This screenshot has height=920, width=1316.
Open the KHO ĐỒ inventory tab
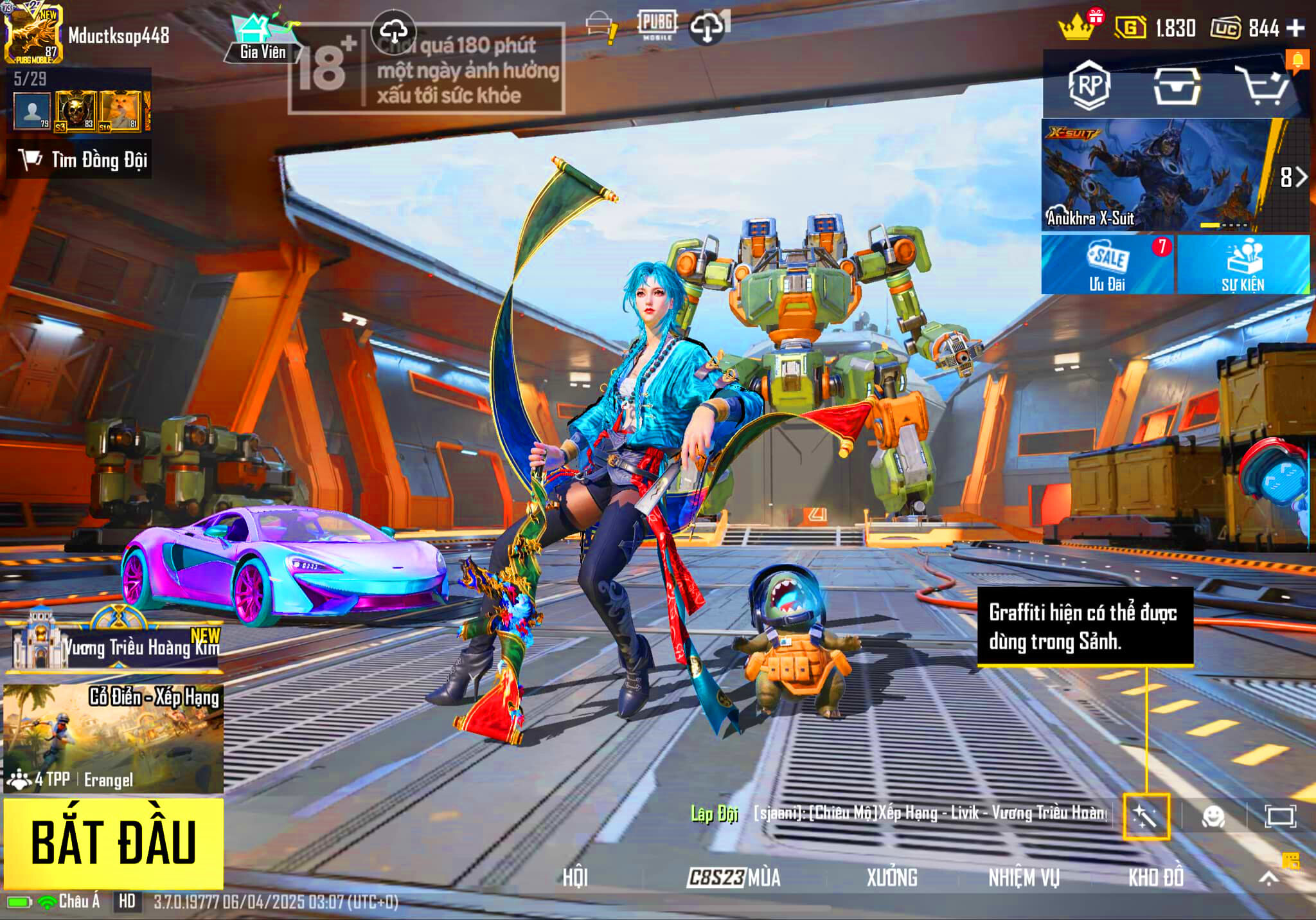click(x=1156, y=877)
